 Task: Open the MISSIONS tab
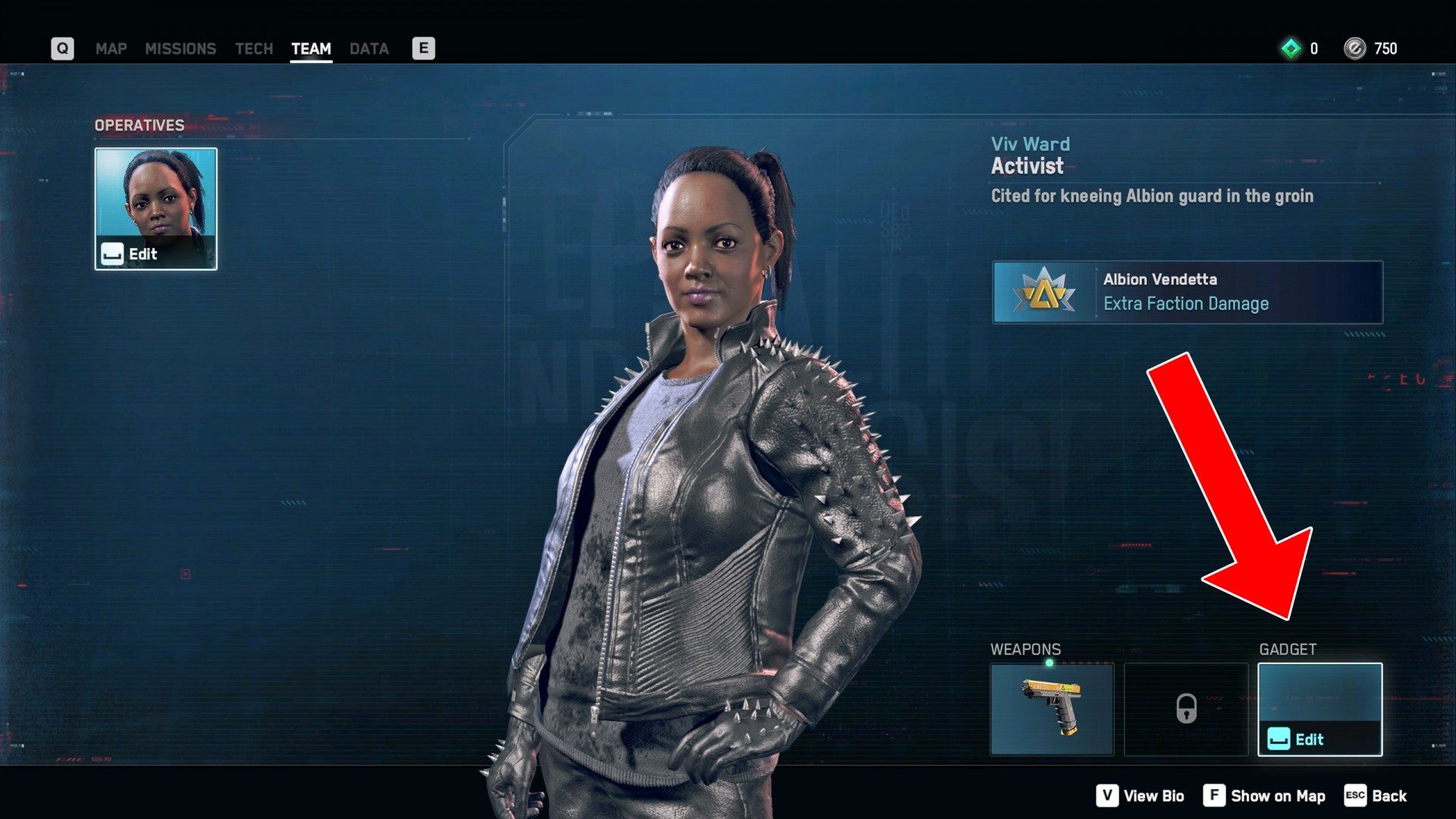point(180,49)
